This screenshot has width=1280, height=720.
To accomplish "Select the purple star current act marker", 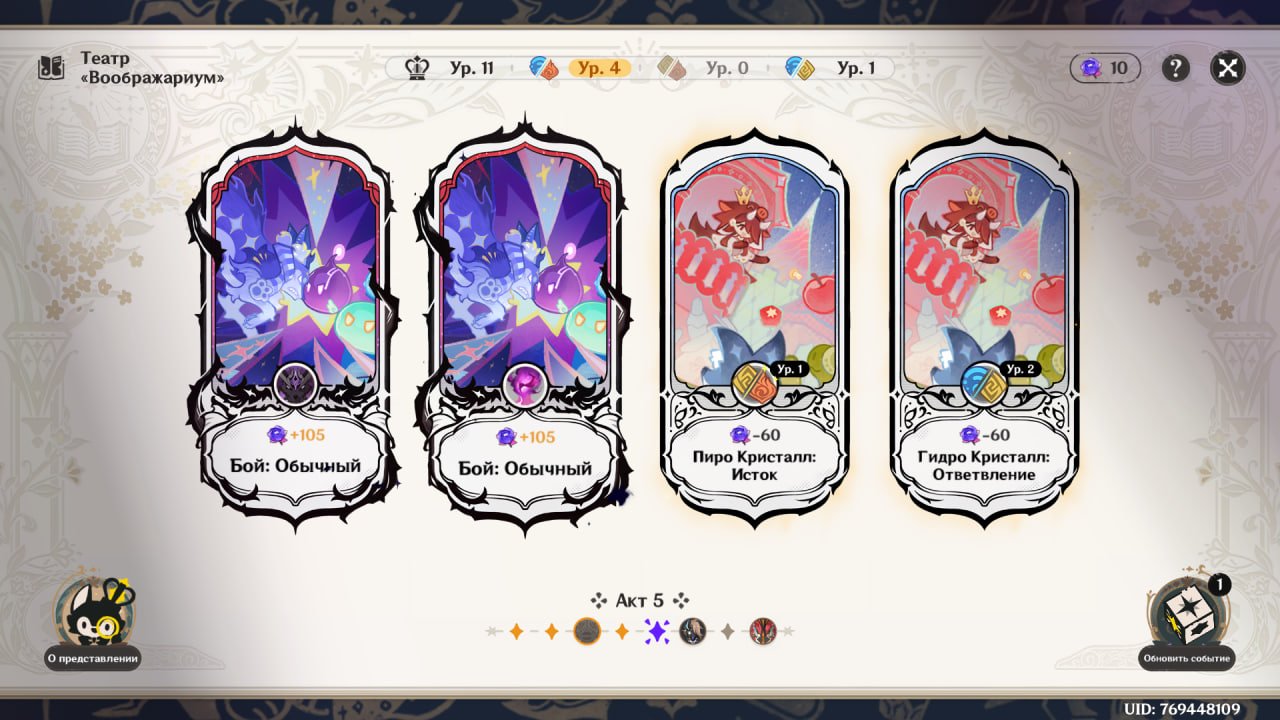I will click(x=657, y=631).
